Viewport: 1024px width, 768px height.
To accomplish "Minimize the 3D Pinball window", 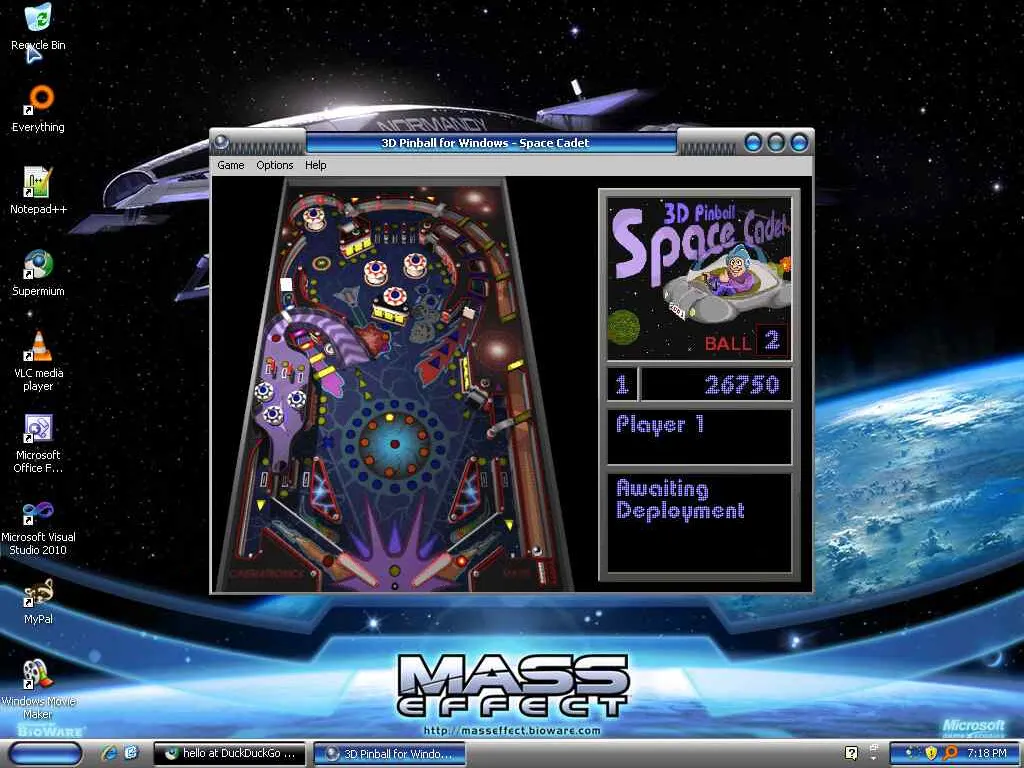I will [x=753, y=143].
